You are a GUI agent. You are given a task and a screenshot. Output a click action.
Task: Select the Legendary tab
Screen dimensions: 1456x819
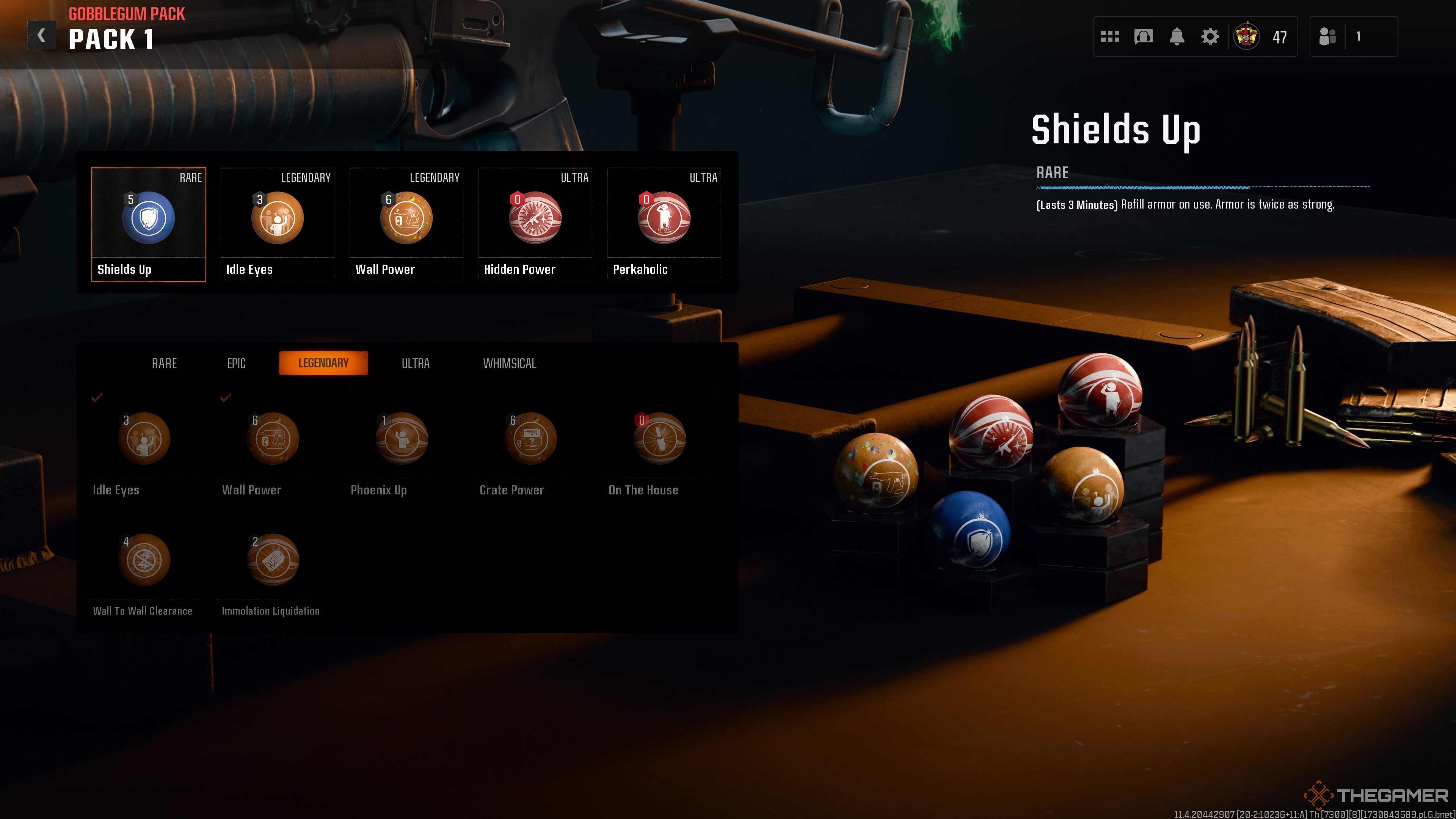[323, 363]
